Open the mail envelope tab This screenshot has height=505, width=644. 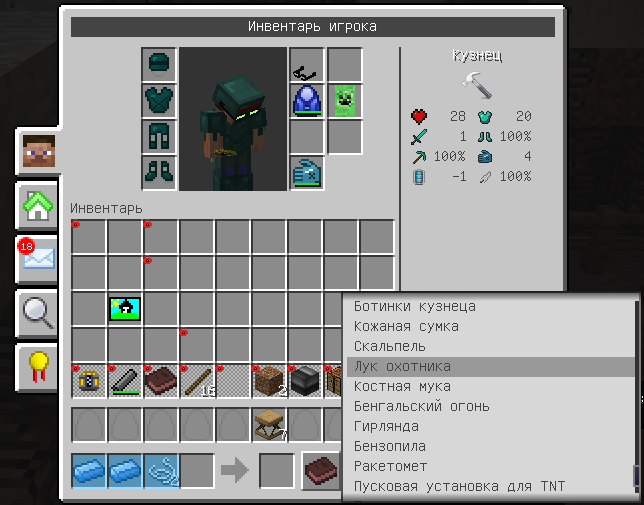pos(38,261)
